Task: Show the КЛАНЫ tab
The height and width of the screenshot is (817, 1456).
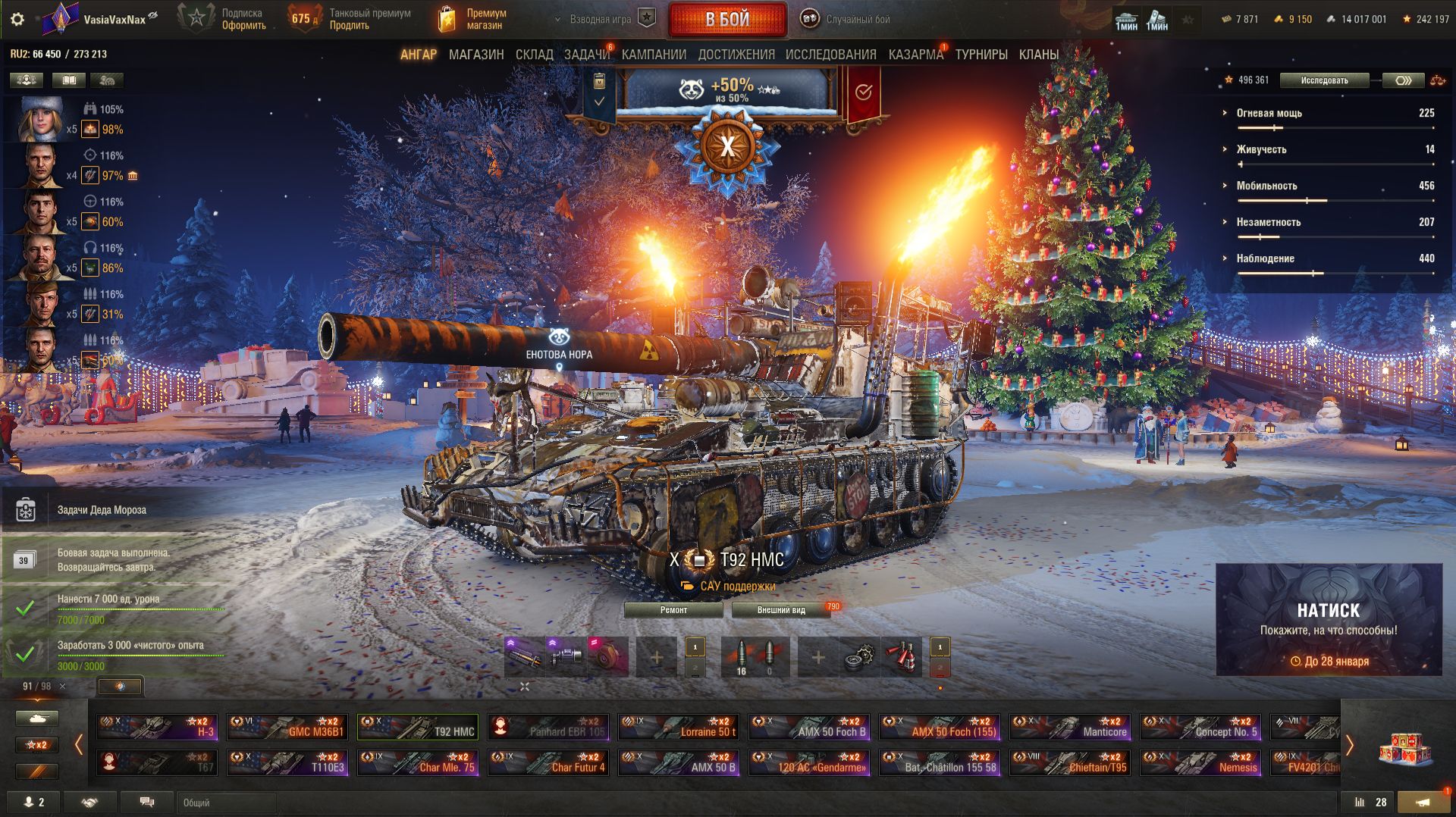Action: pos(1038,55)
